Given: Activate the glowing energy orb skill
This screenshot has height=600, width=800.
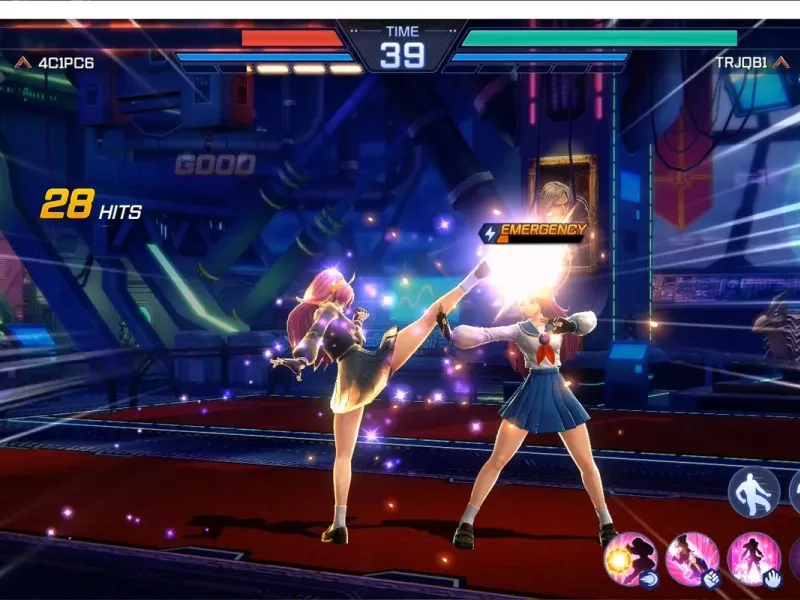Looking at the screenshot, I should click(x=630, y=558).
